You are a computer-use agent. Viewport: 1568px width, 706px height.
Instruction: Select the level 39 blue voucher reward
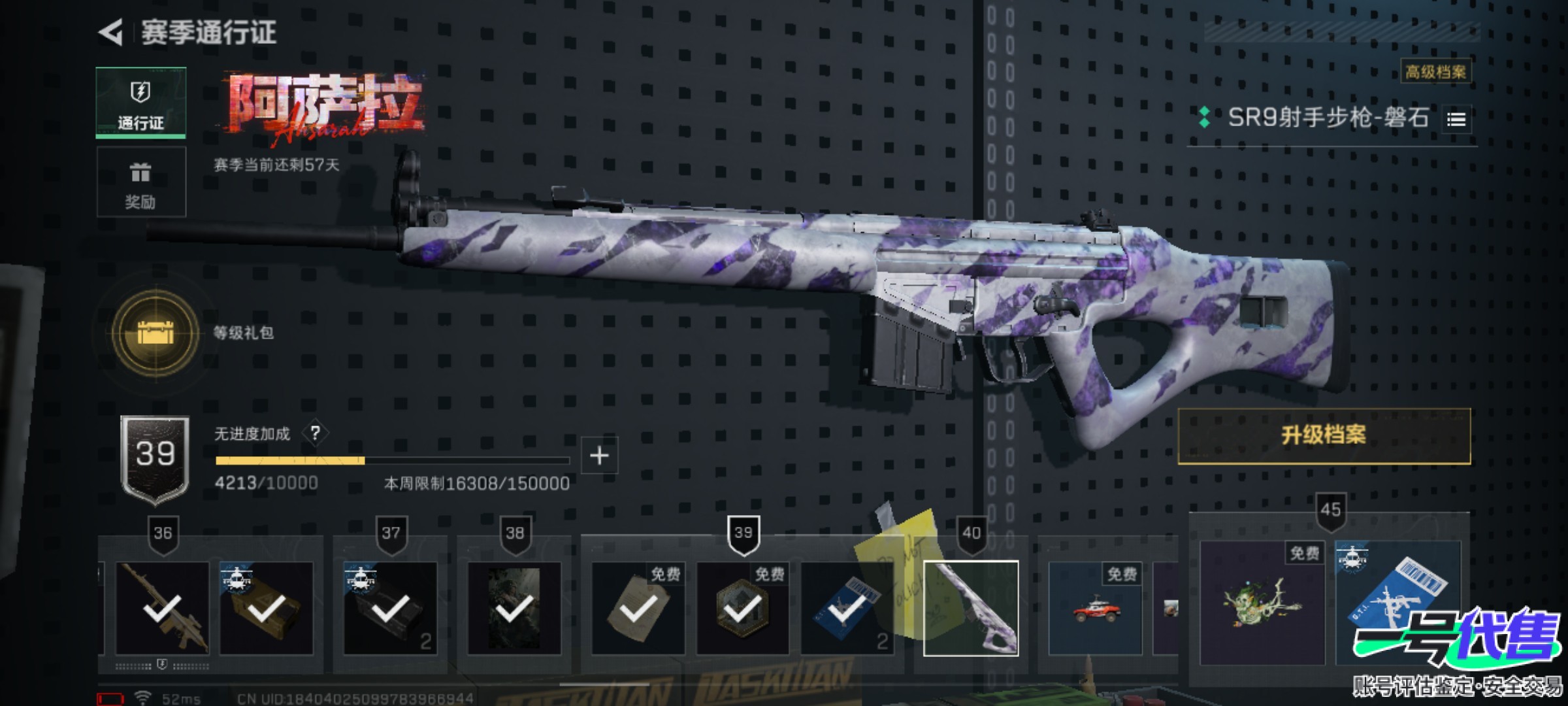[847, 609]
